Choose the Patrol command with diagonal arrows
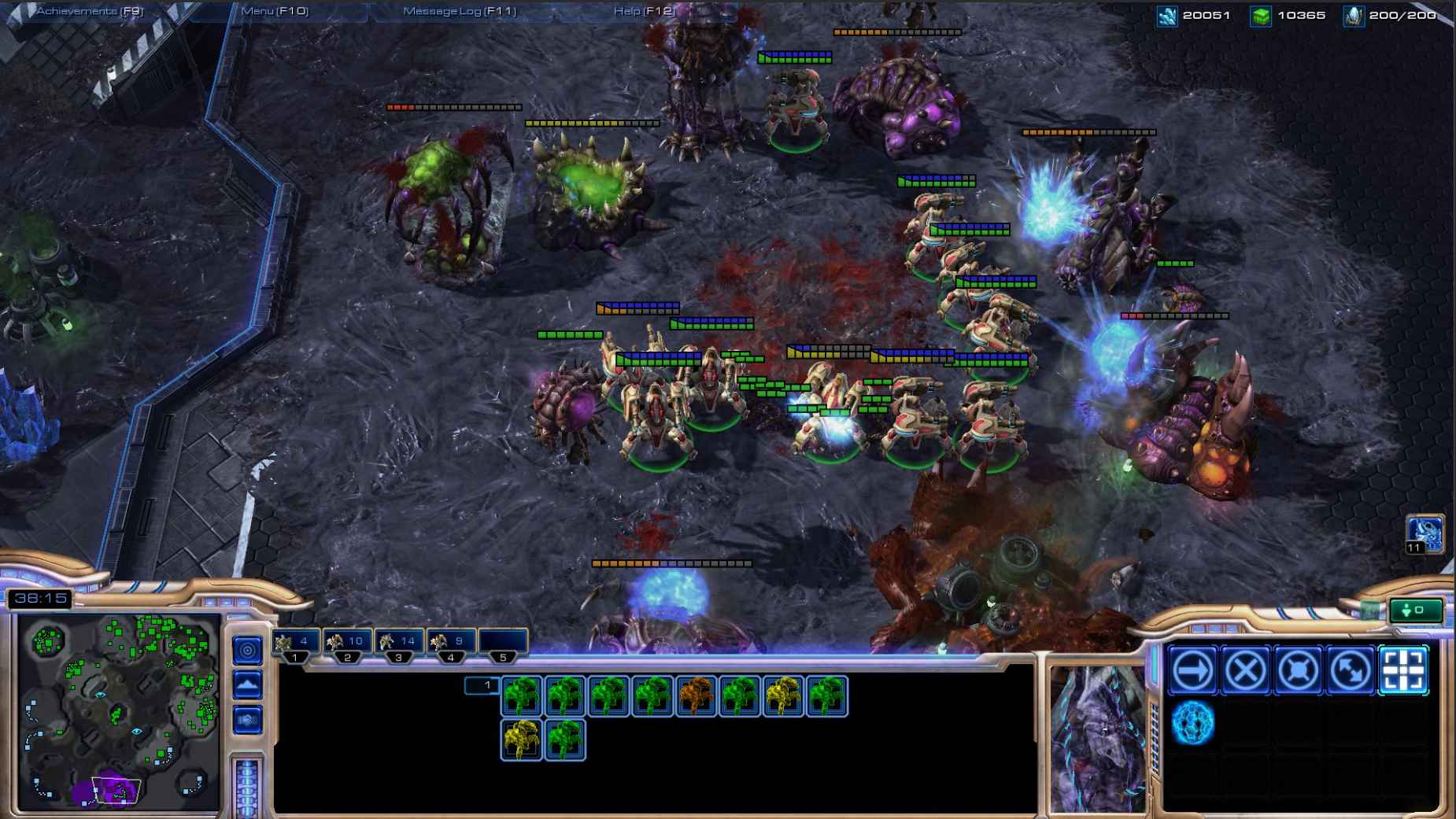This screenshot has height=819, width=1456. coord(1351,670)
